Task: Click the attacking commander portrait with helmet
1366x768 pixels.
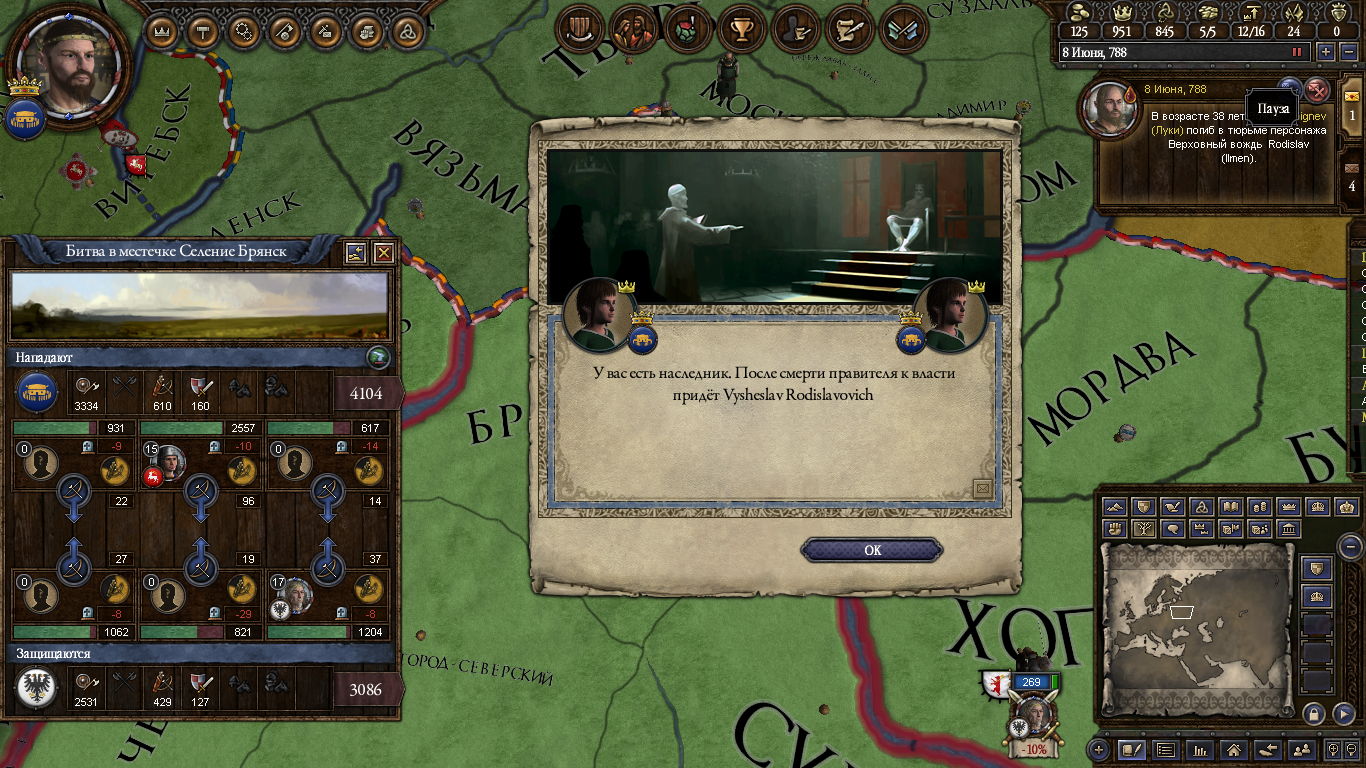Action: pos(170,461)
